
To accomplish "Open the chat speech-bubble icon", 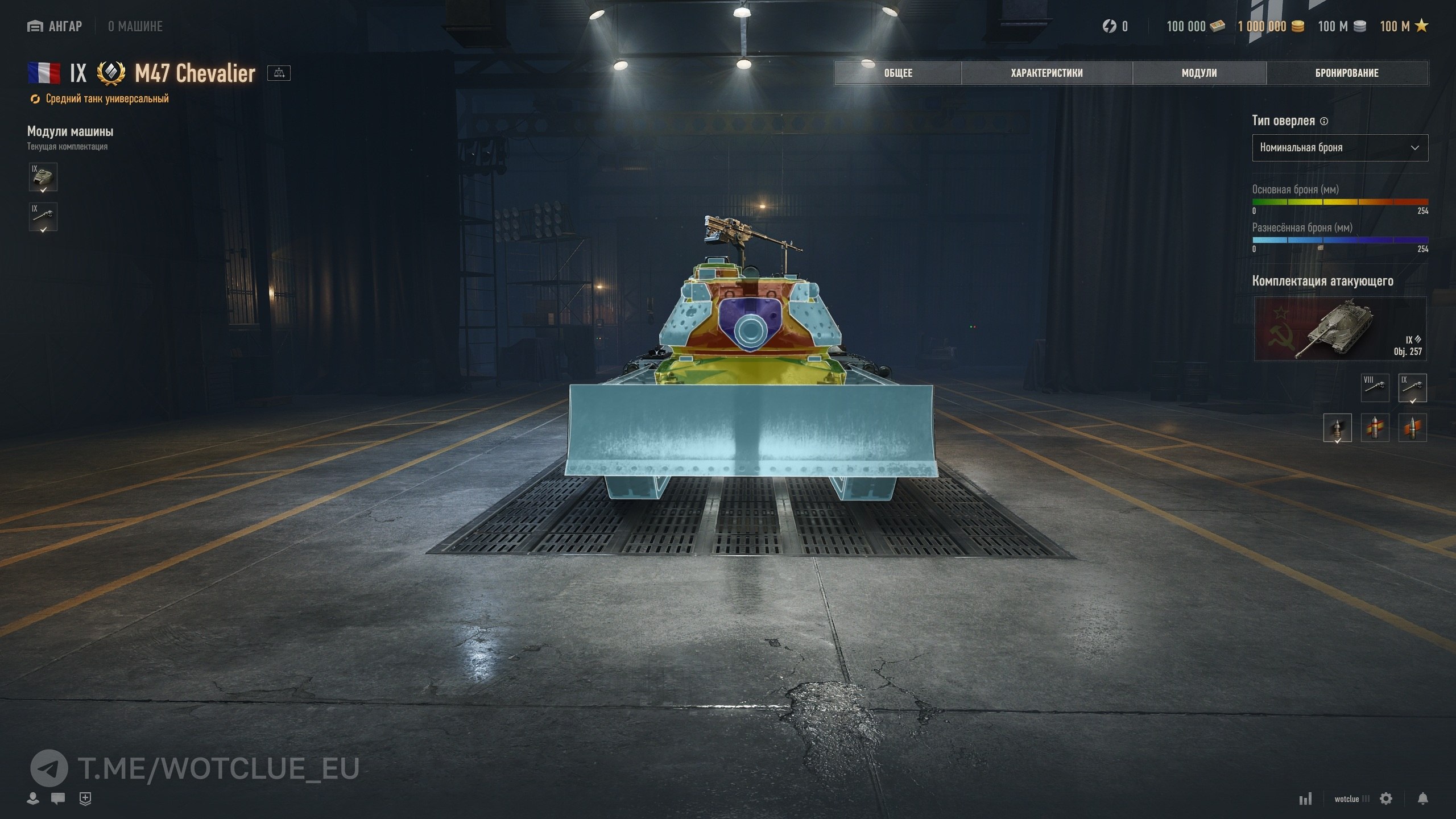I will (57, 799).
